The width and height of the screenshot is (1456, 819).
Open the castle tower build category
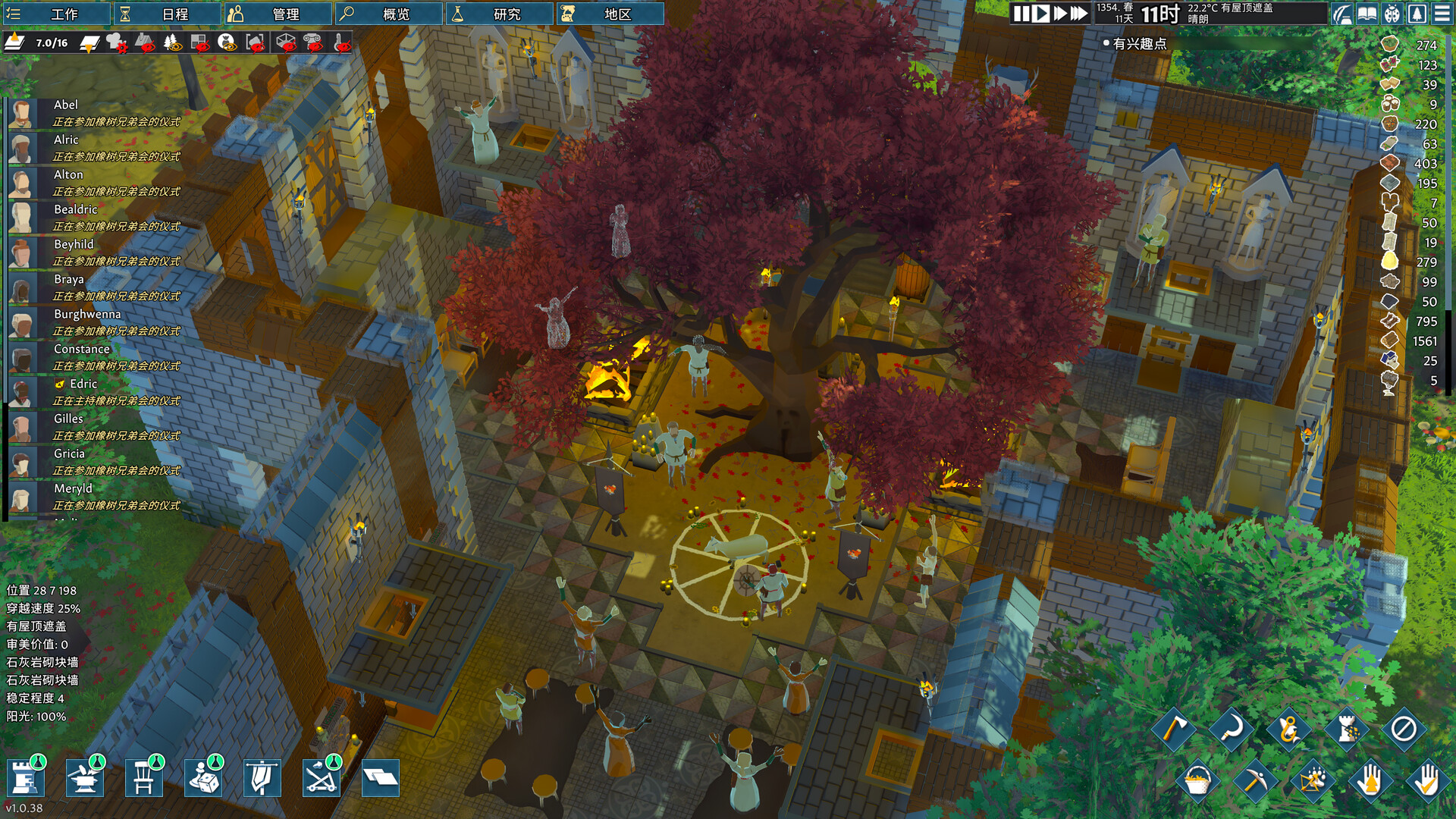(x=25, y=777)
